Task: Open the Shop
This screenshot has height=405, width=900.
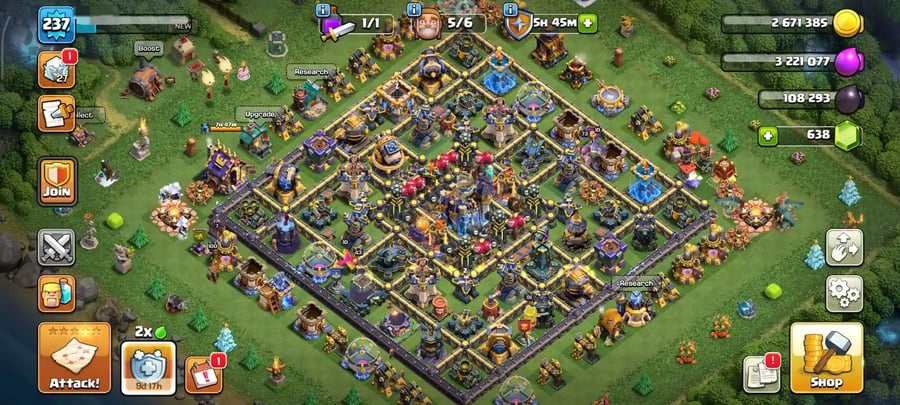Action: (826, 357)
